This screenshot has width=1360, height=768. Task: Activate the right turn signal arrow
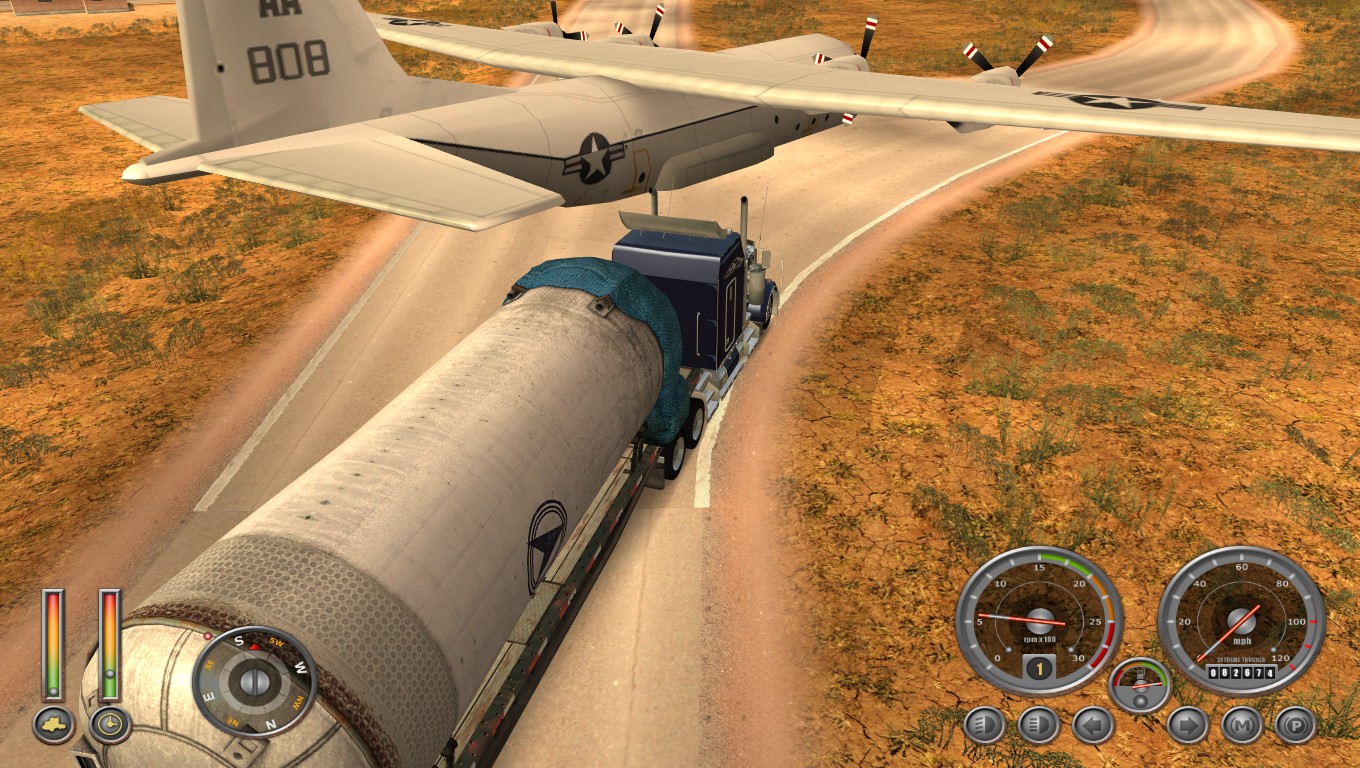(x=1187, y=725)
